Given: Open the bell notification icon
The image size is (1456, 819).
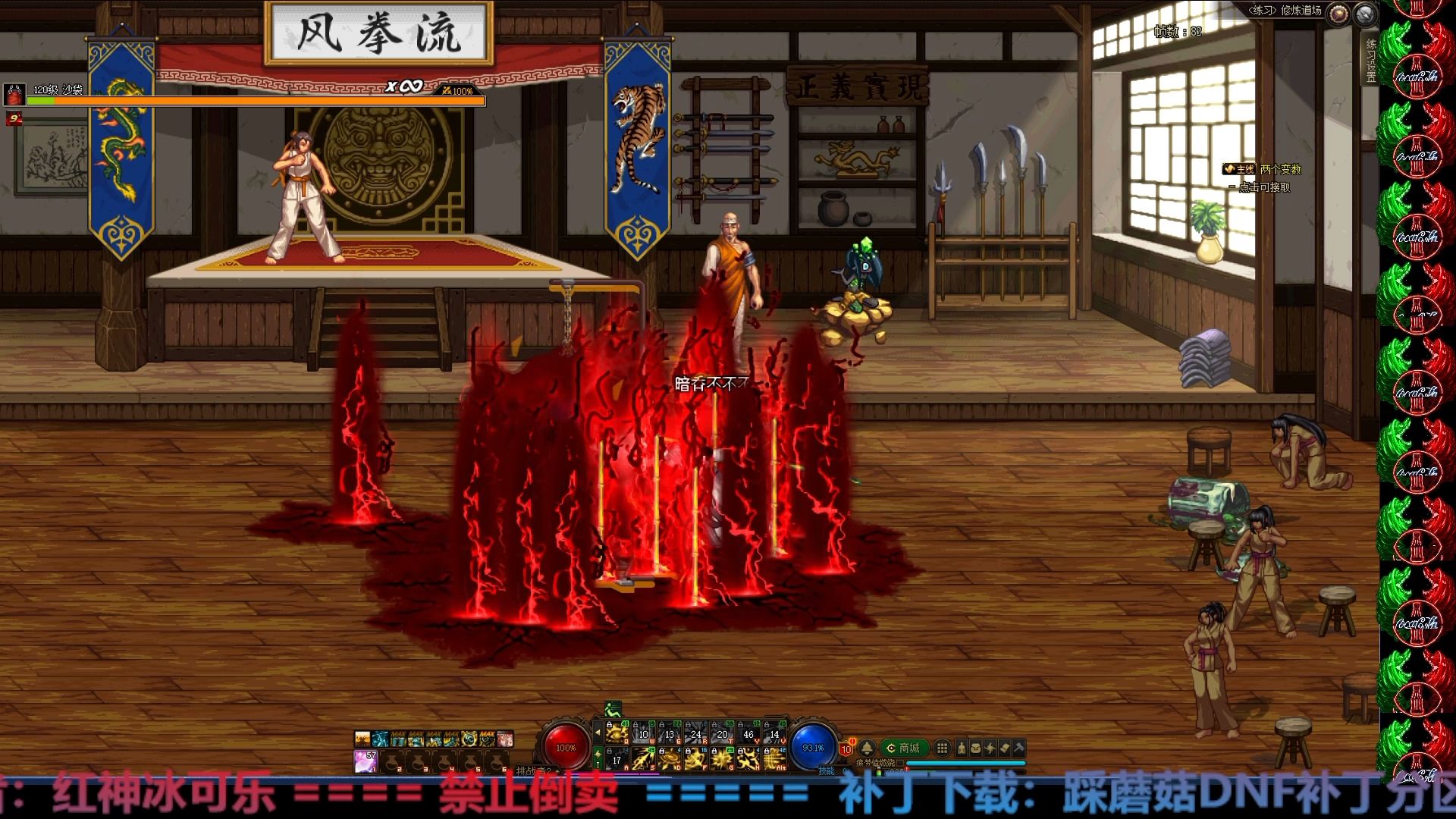Looking at the screenshot, I should (x=867, y=748).
